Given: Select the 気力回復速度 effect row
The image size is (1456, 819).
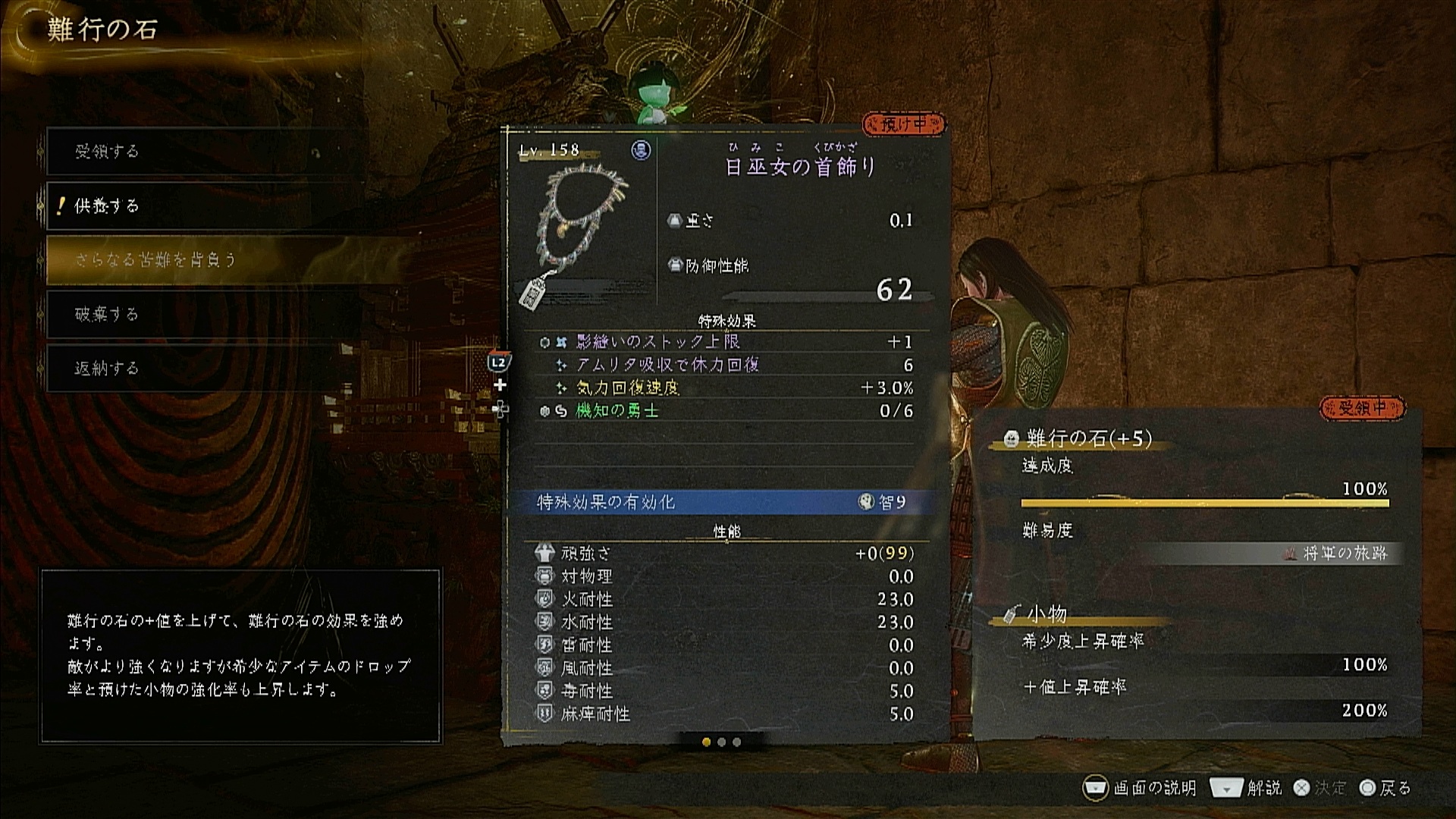Looking at the screenshot, I should click(726, 388).
